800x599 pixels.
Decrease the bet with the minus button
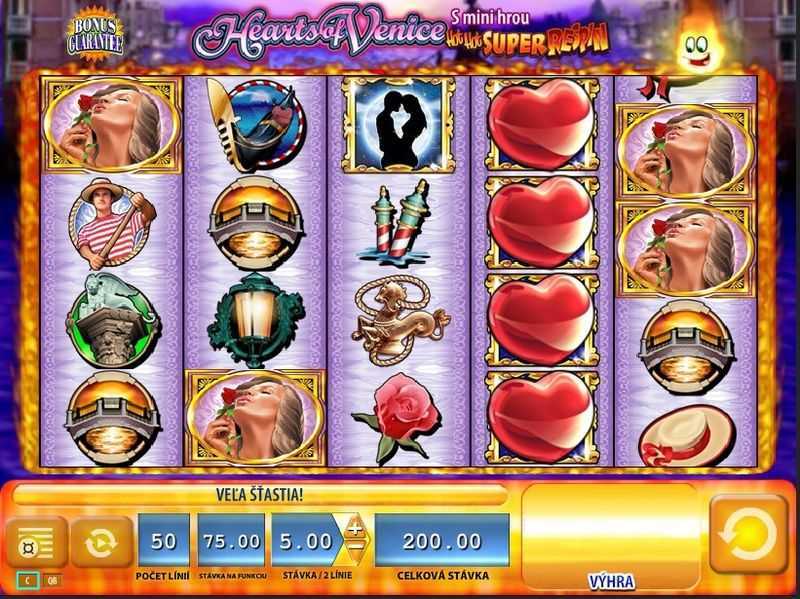click(x=355, y=550)
